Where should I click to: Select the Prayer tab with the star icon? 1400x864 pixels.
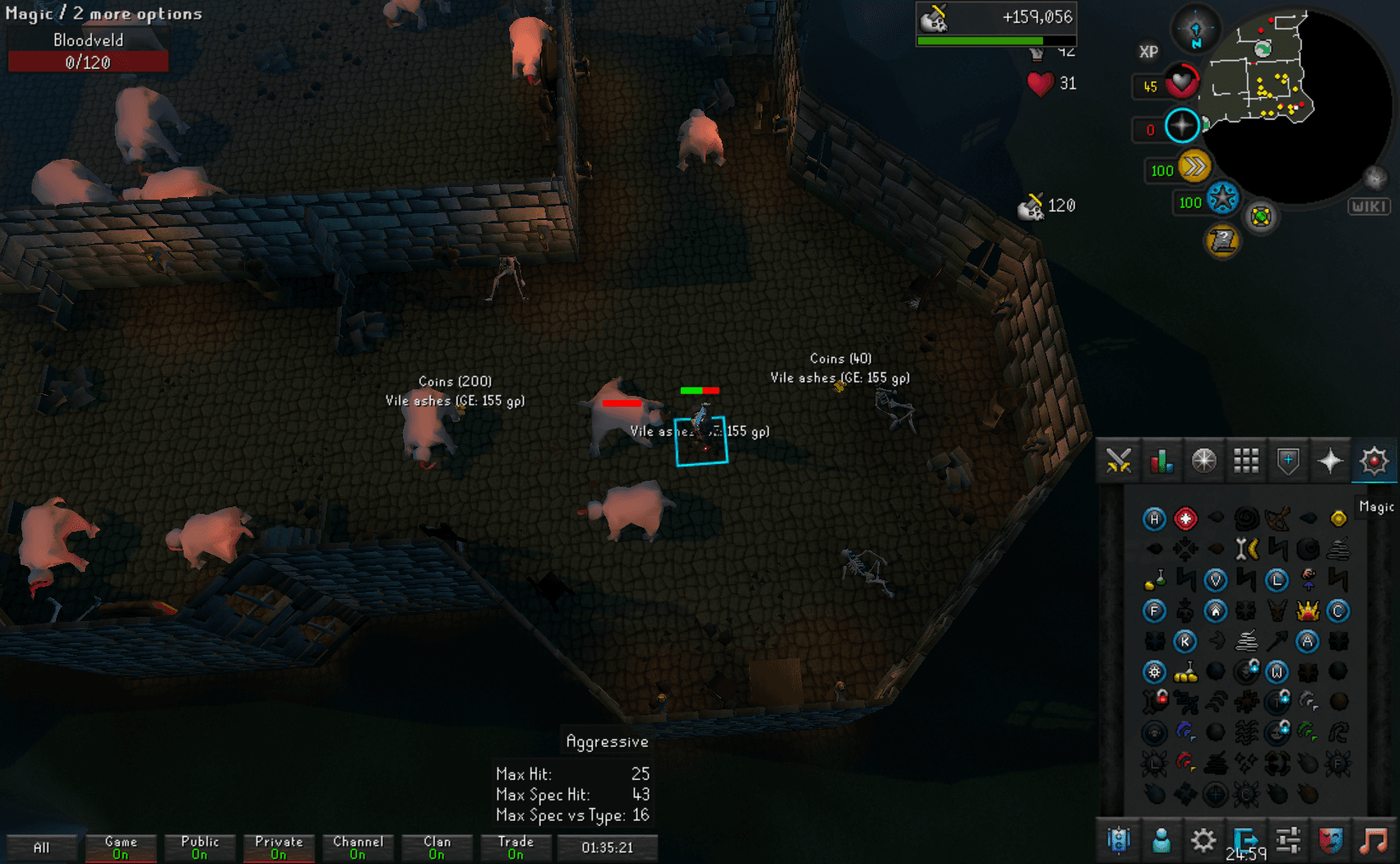(1329, 461)
